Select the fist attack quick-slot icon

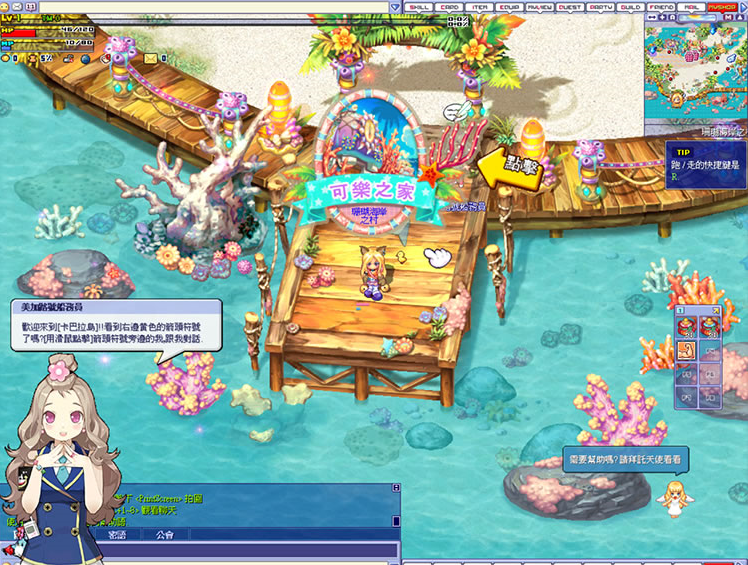(687, 350)
